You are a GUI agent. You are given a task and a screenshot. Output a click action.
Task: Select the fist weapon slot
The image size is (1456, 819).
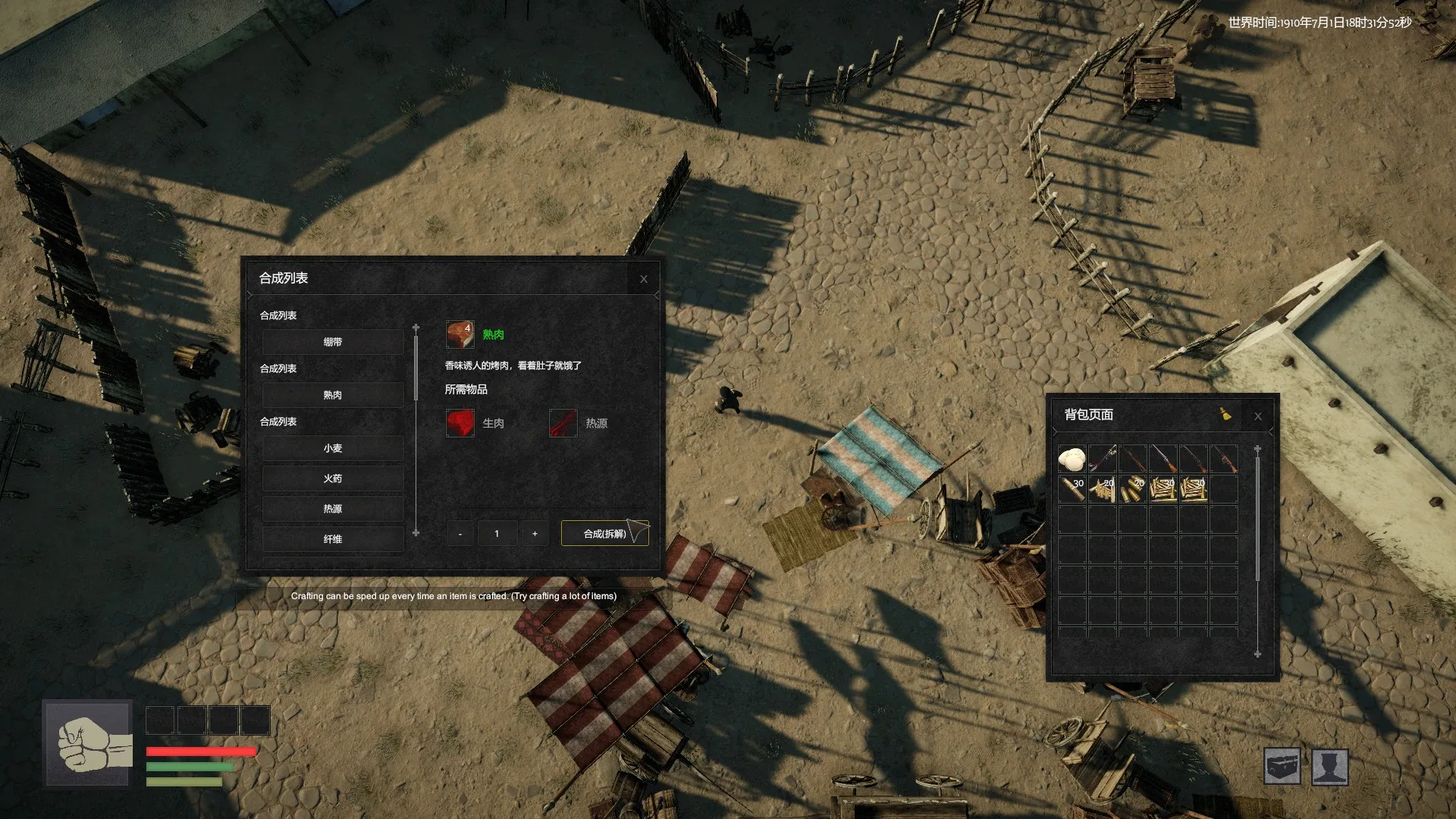88,744
